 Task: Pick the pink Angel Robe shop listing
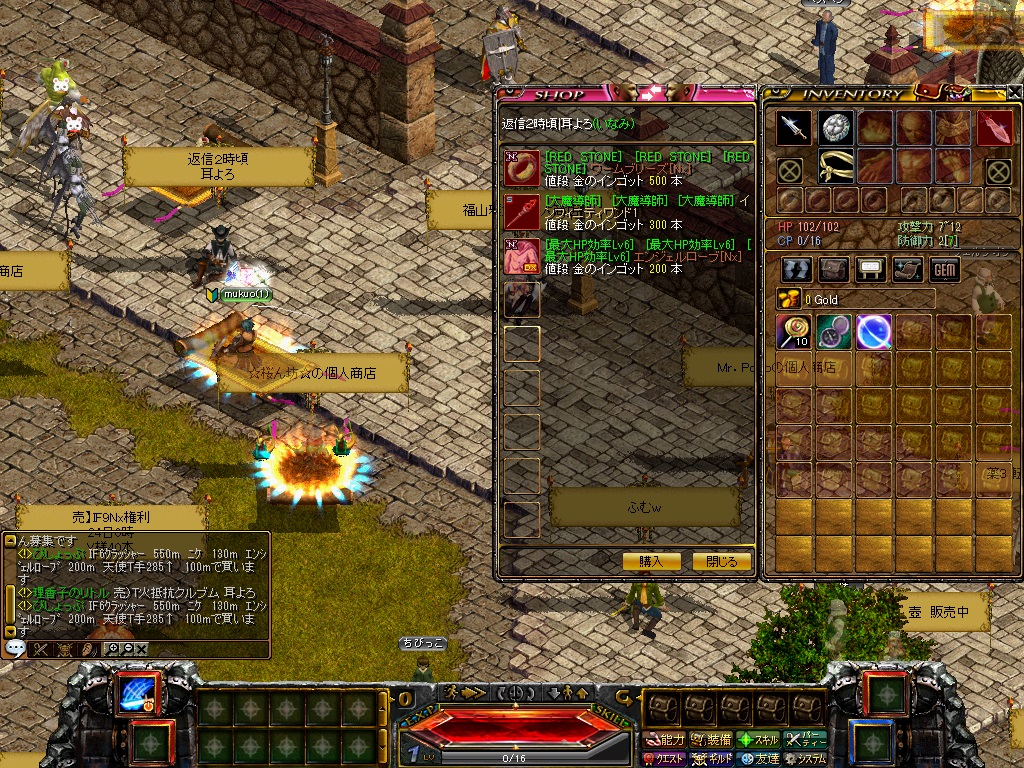point(522,256)
